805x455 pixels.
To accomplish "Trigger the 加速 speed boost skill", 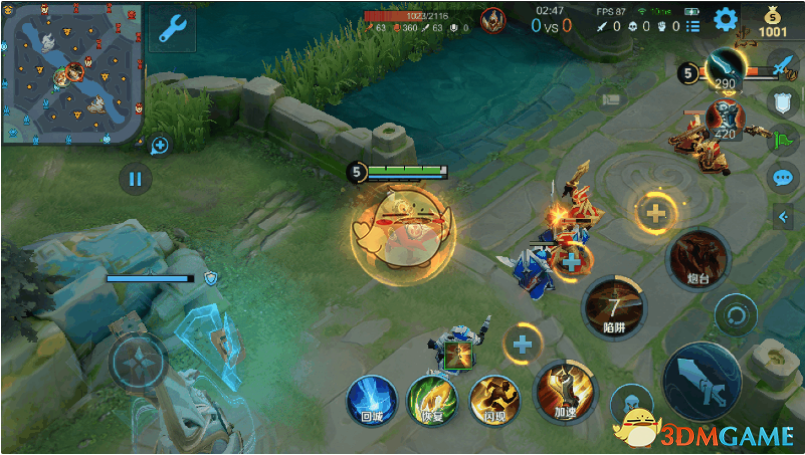I will [565, 391].
